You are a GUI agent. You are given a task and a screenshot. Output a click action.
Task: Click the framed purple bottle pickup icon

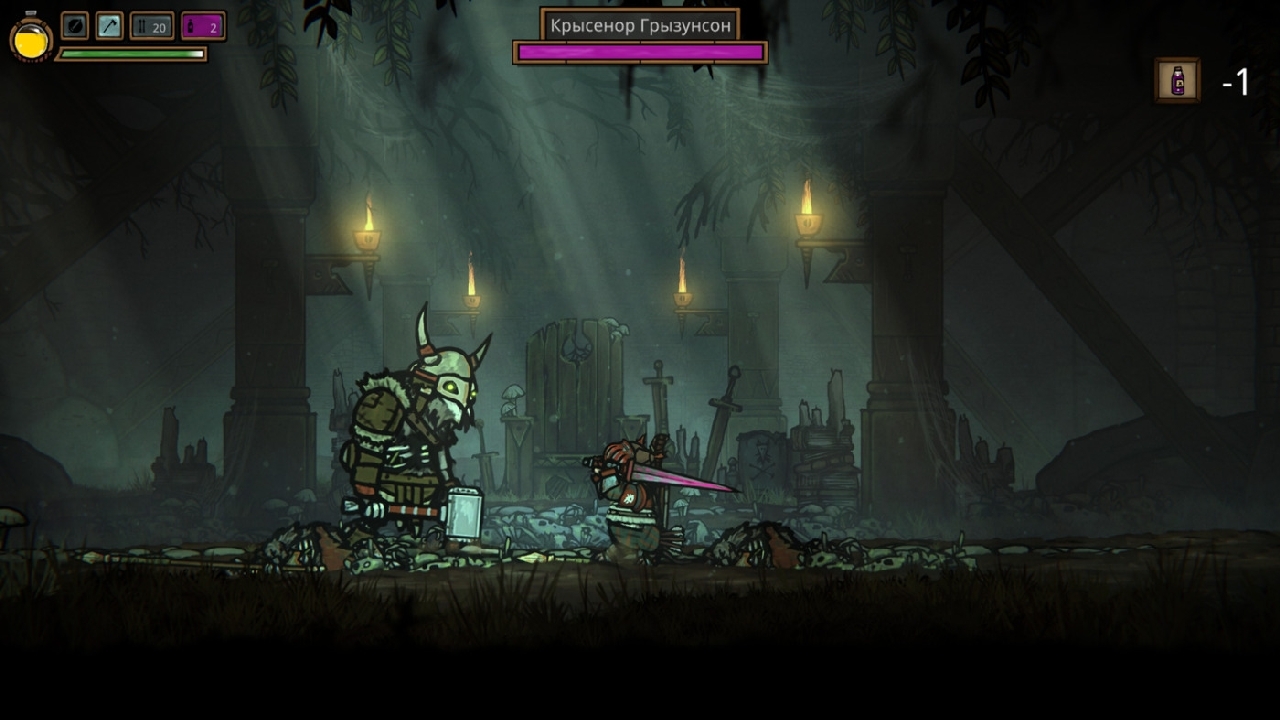(1177, 80)
